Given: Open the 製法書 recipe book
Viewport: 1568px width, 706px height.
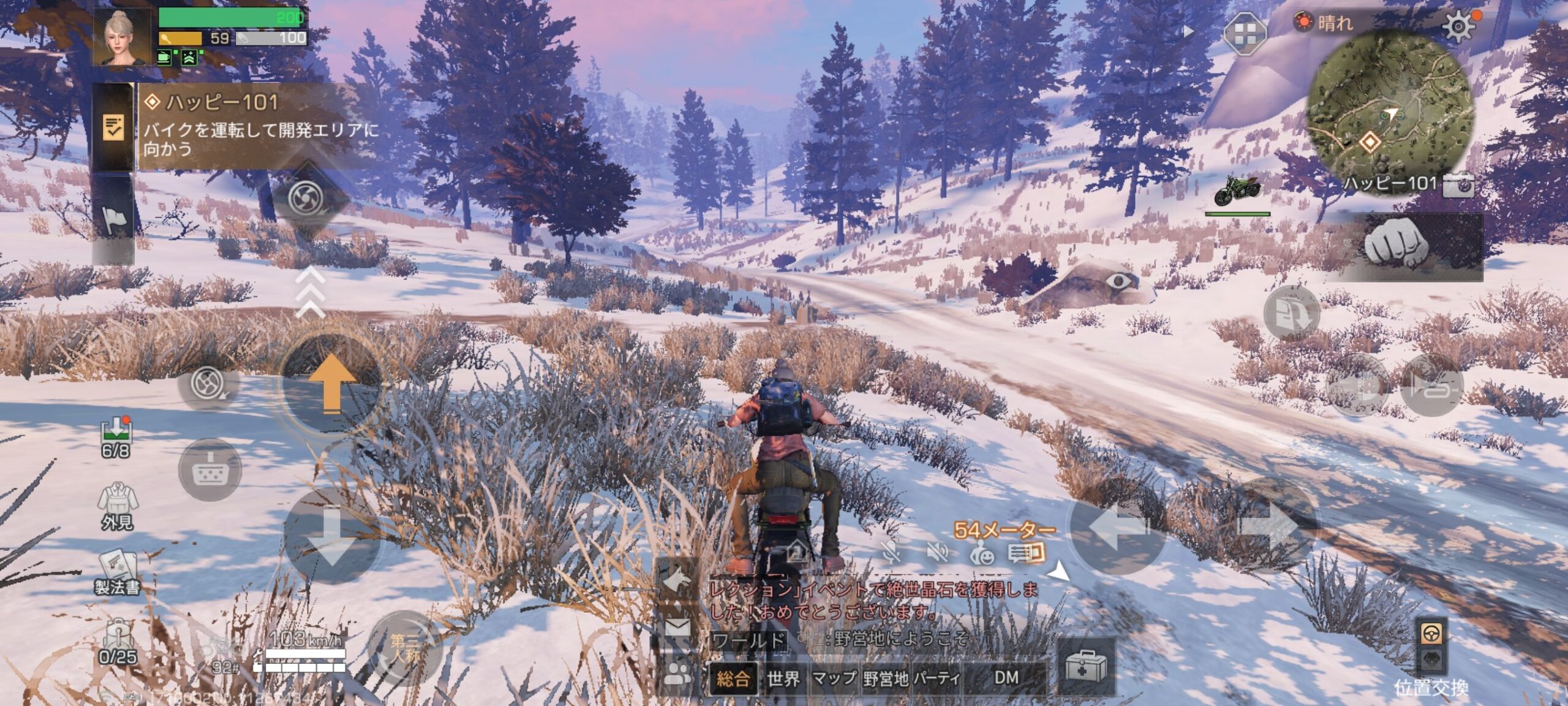Looking at the screenshot, I should tap(117, 572).
